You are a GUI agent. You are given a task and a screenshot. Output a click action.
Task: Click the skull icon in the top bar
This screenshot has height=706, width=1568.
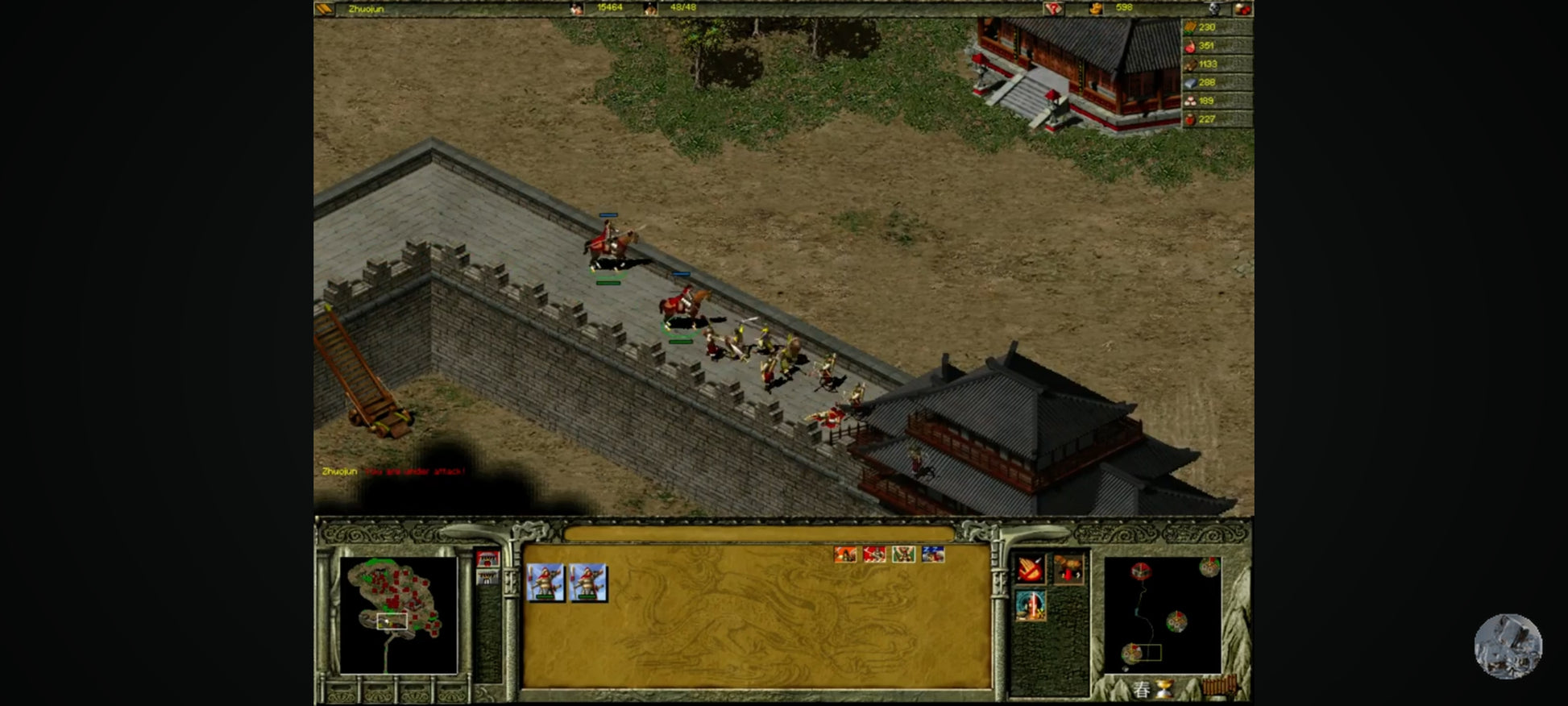[1215, 9]
